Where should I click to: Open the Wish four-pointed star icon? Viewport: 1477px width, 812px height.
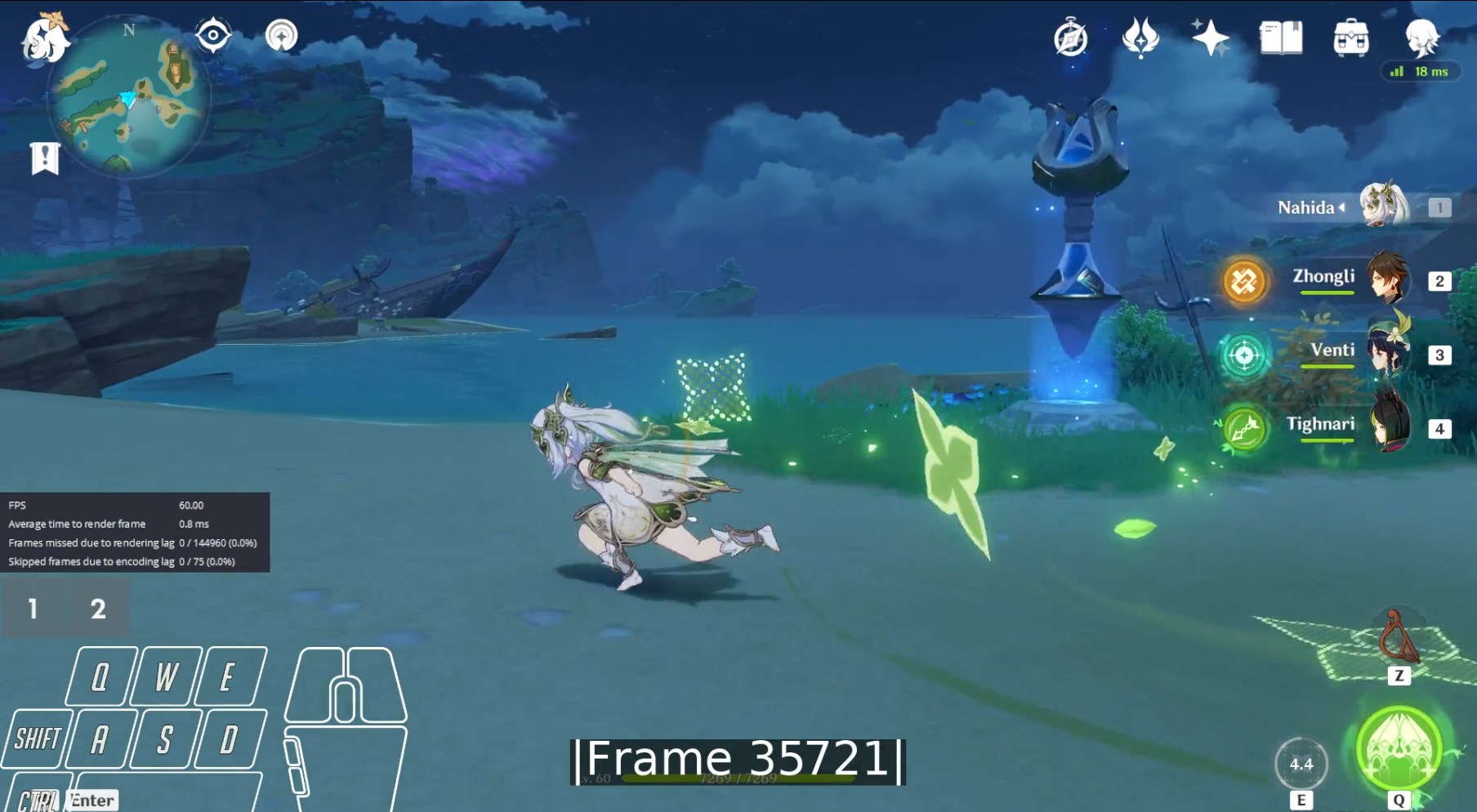point(1210,38)
